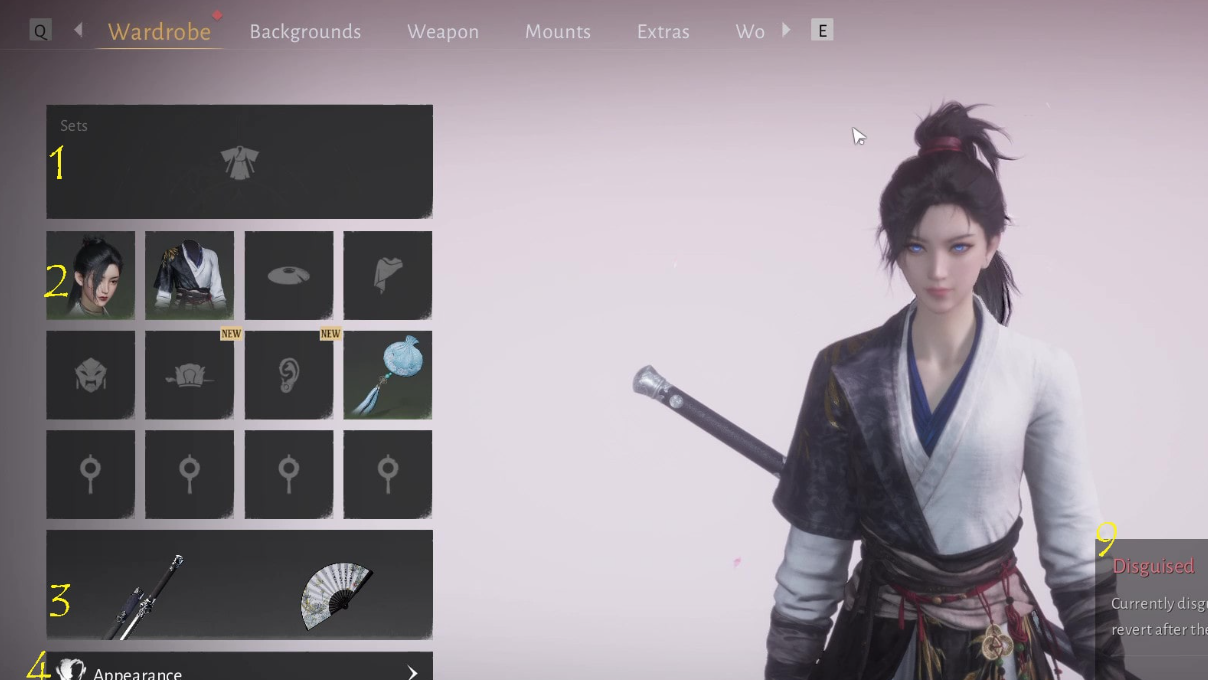The height and width of the screenshot is (680, 1208).
Task: Select the blue tassel pendant slot
Action: coord(388,375)
